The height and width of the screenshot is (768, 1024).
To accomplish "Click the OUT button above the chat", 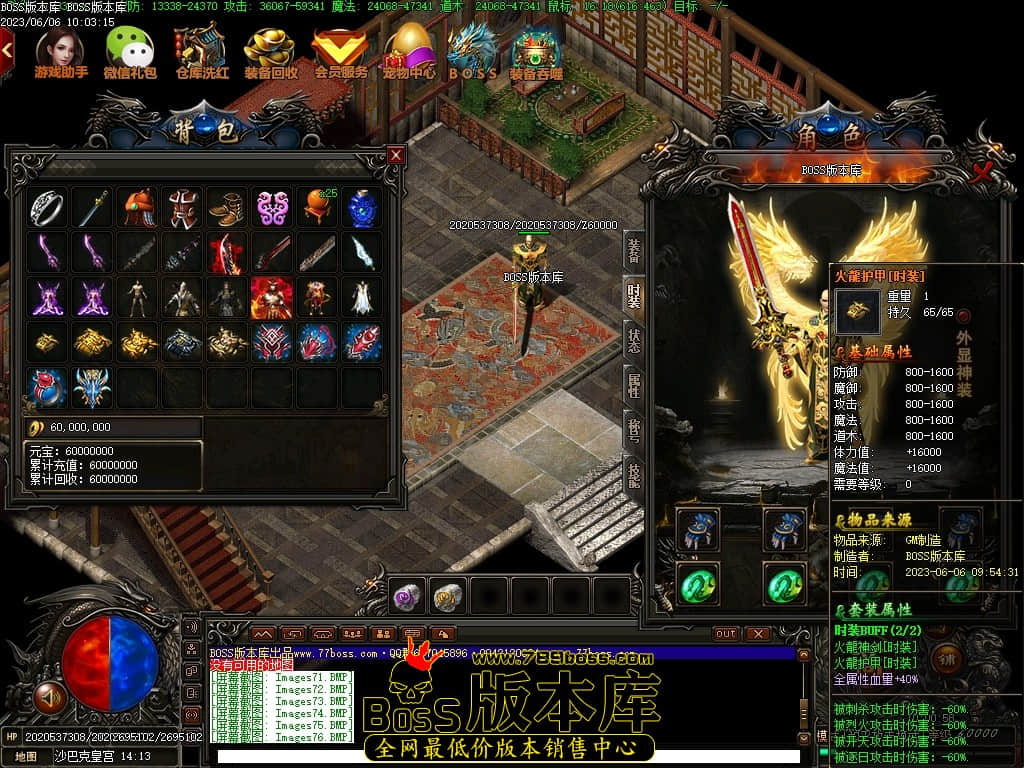I will click(x=726, y=634).
